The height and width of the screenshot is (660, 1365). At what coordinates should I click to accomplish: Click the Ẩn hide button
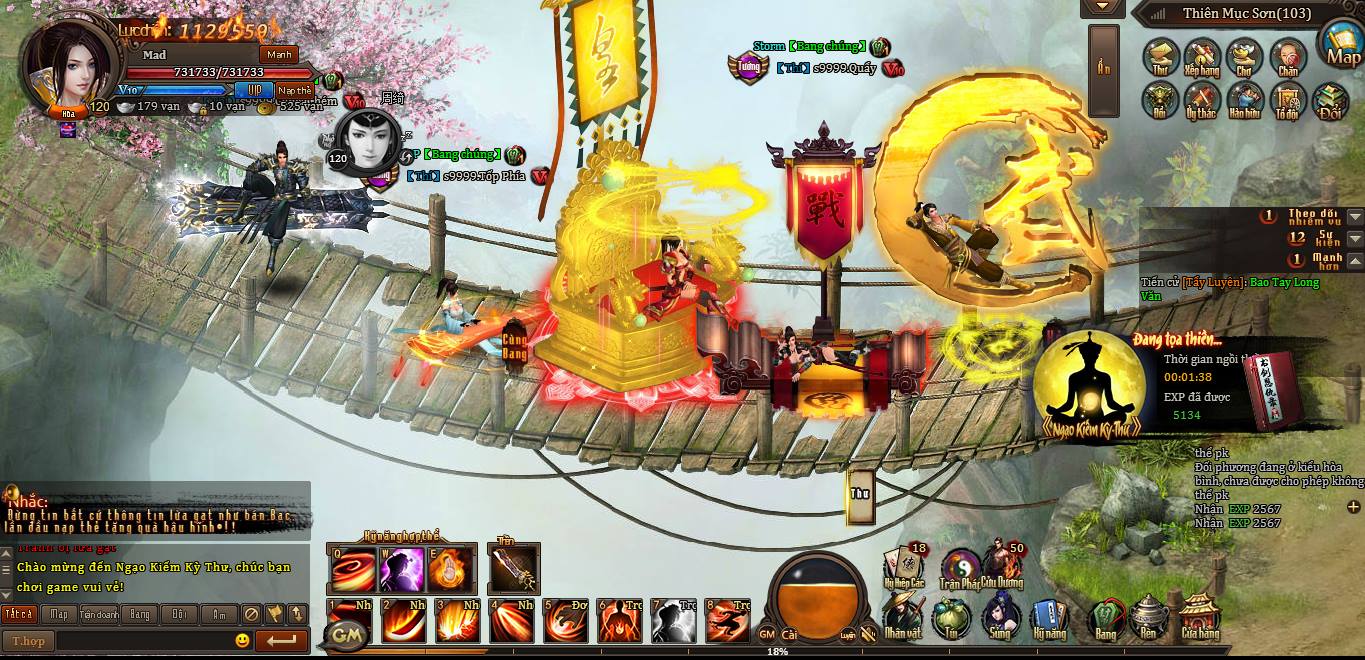tap(1103, 70)
